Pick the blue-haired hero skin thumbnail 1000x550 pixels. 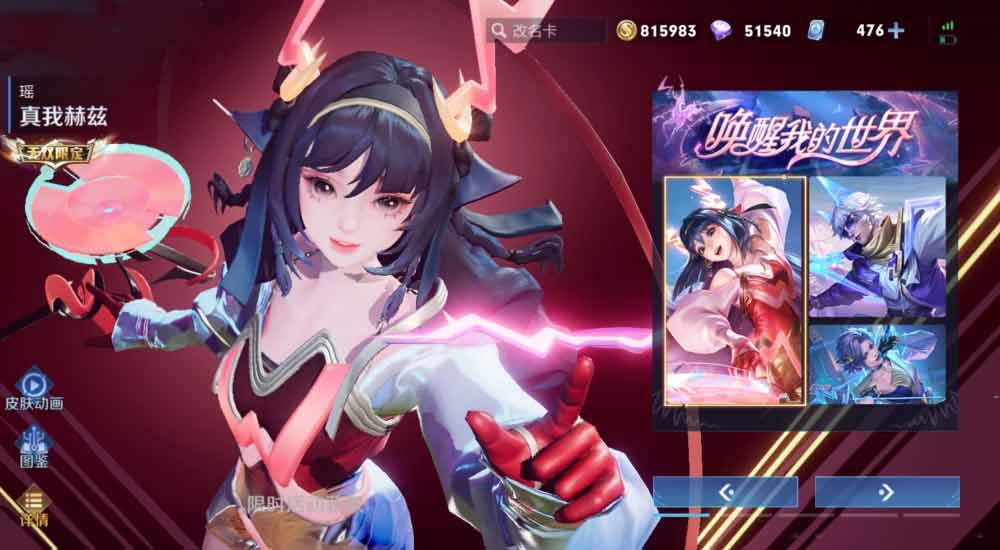877,365
